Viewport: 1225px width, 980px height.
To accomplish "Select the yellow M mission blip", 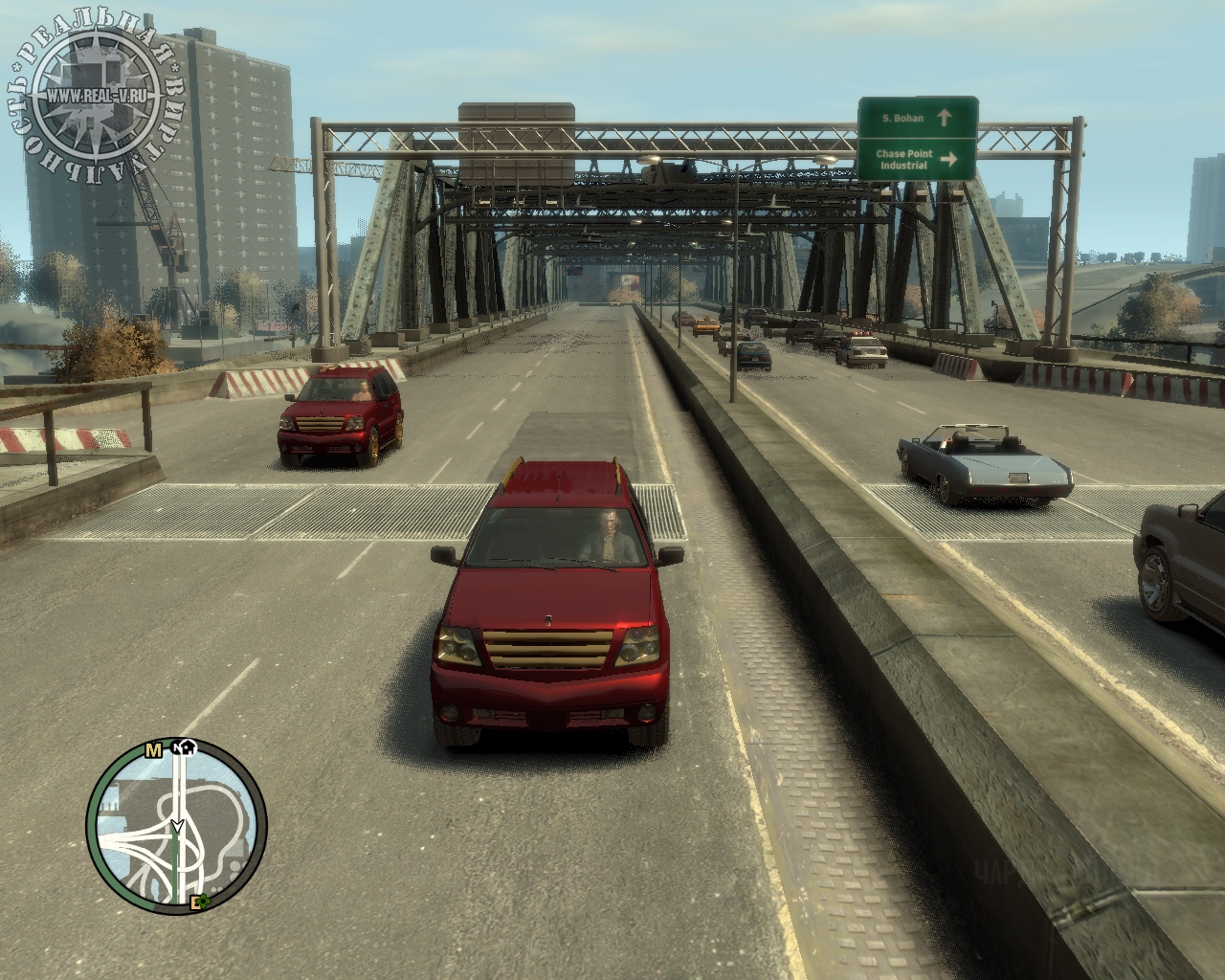I will coord(153,750).
